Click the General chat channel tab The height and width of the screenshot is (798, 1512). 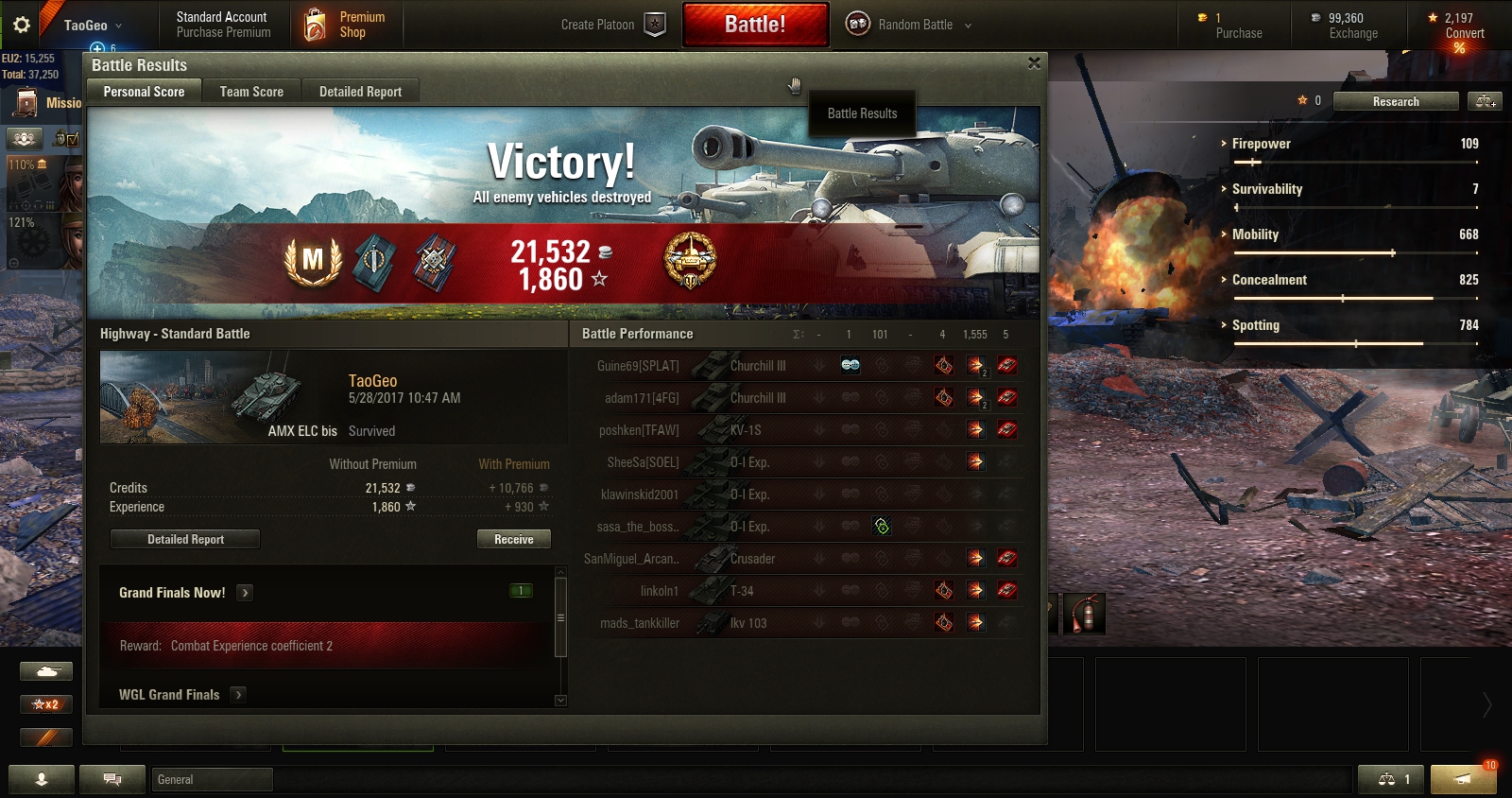pyautogui.click(x=212, y=779)
